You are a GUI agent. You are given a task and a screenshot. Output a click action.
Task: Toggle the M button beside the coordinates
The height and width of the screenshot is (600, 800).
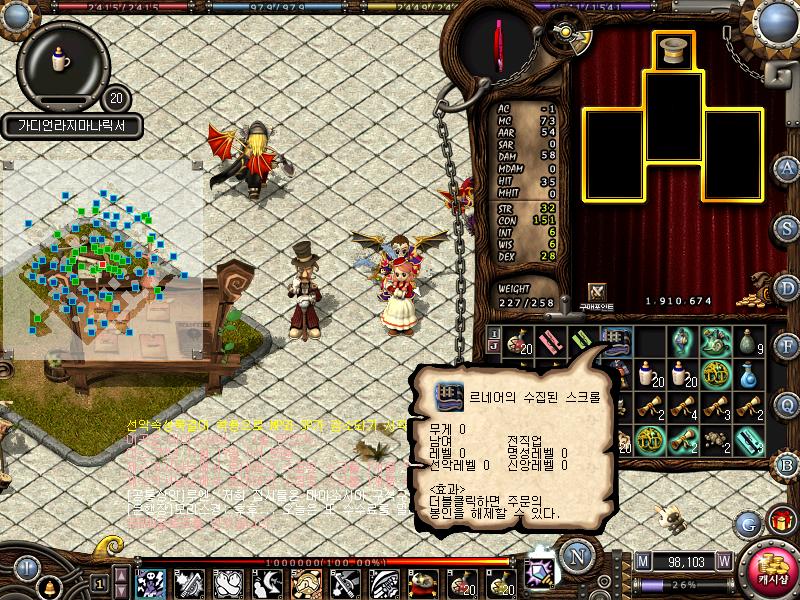[642, 561]
